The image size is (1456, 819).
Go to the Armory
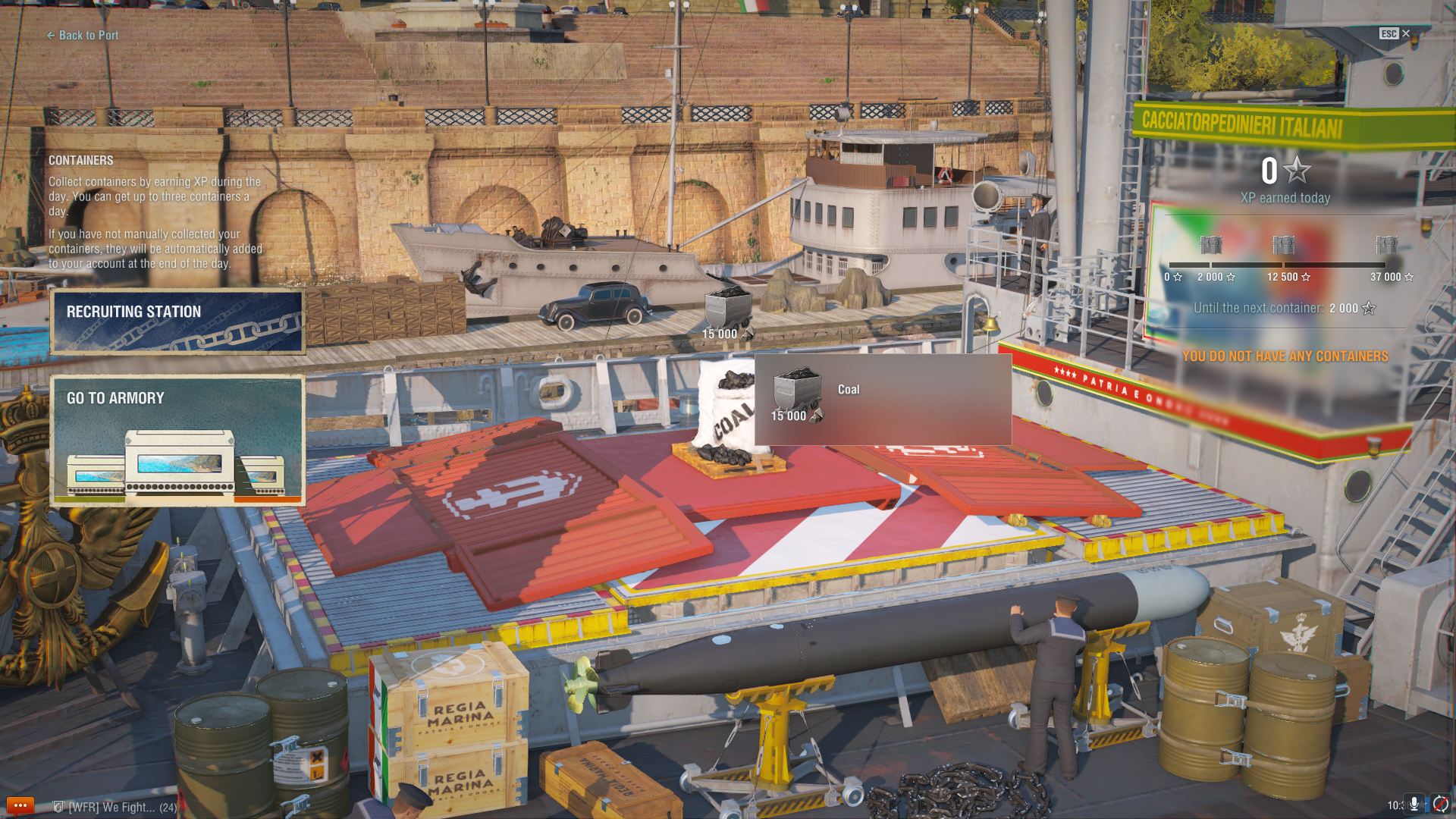click(177, 441)
